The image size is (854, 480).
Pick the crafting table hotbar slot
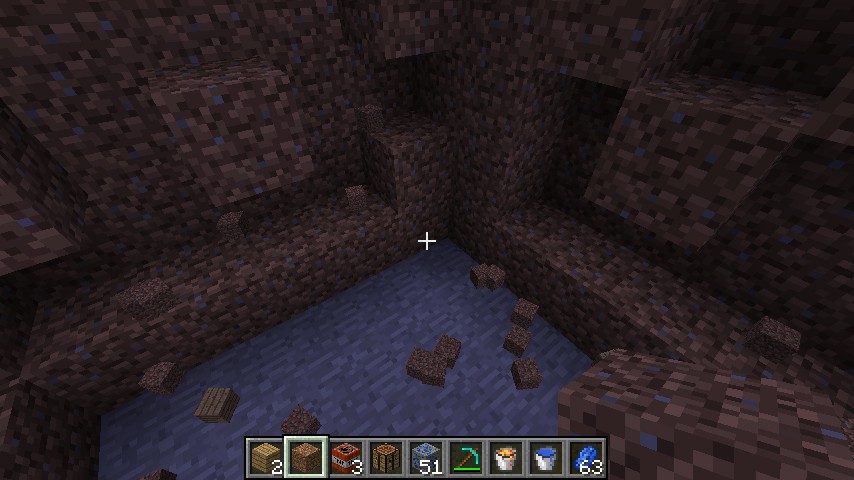click(x=386, y=458)
